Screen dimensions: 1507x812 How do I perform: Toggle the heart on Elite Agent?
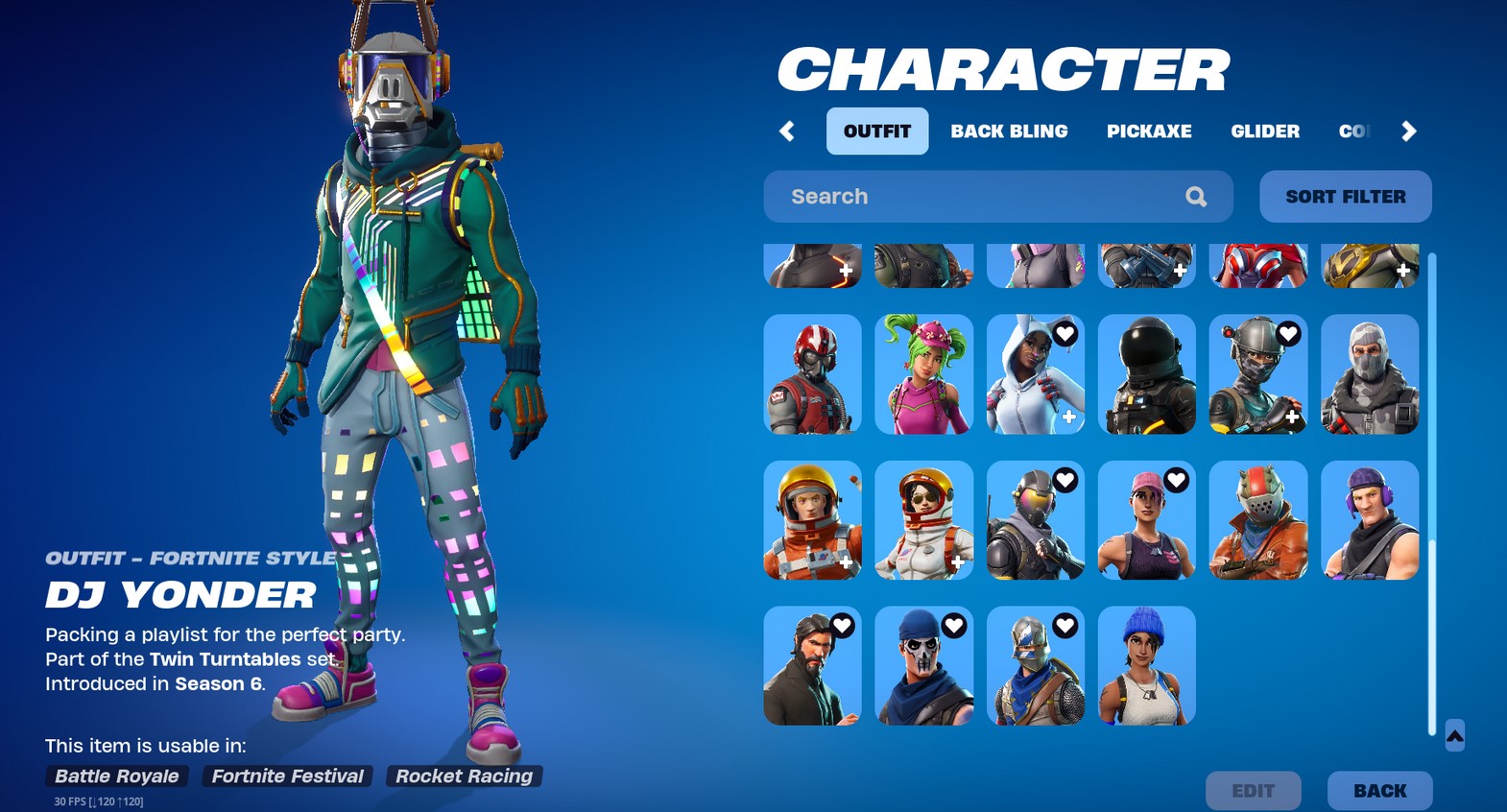(1286, 334)
